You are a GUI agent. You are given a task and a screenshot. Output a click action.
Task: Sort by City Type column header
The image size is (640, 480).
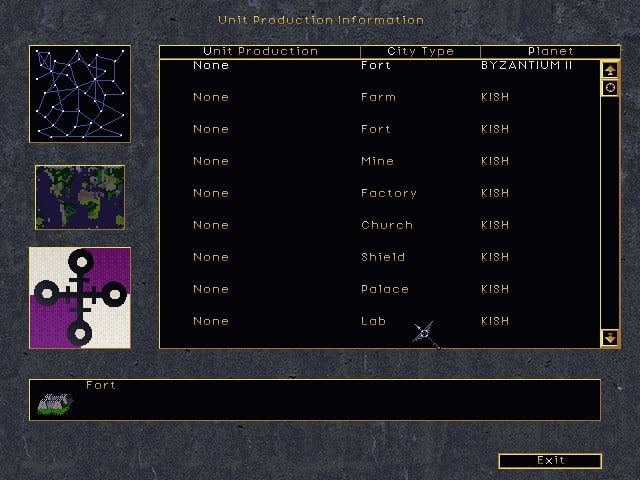tap(420, 51)
